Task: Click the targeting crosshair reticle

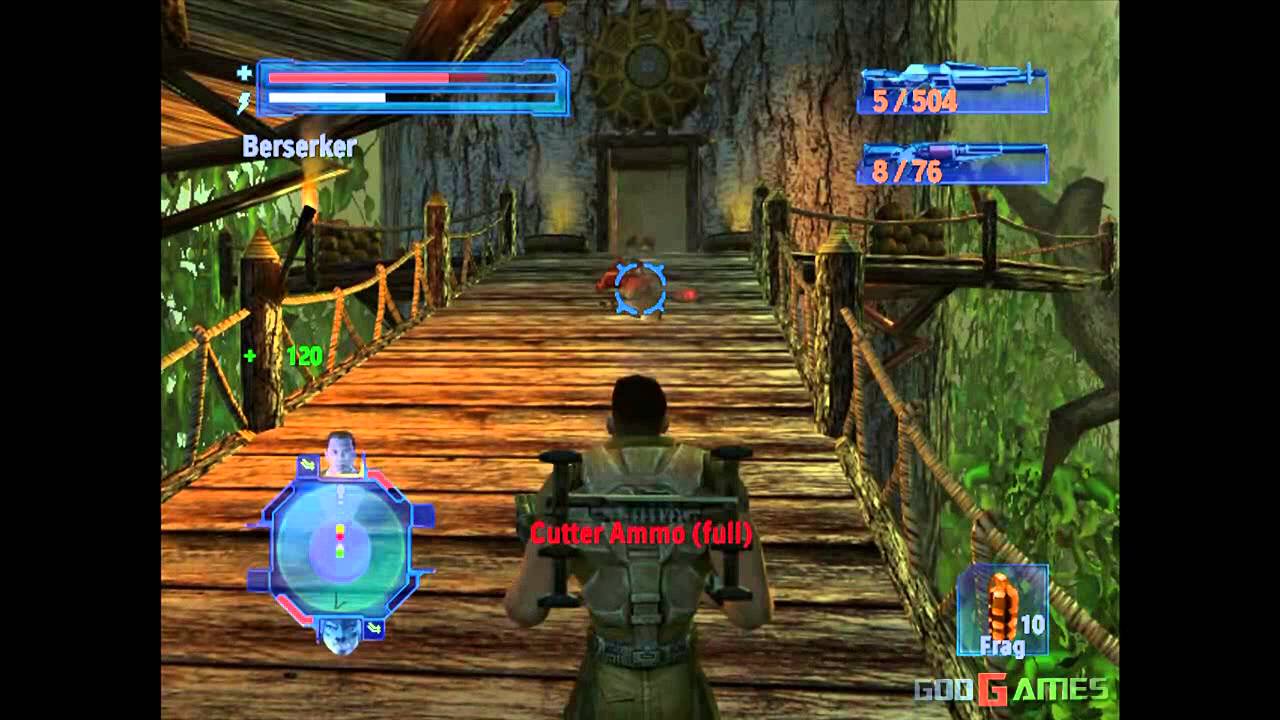Action: coord(639,290)
